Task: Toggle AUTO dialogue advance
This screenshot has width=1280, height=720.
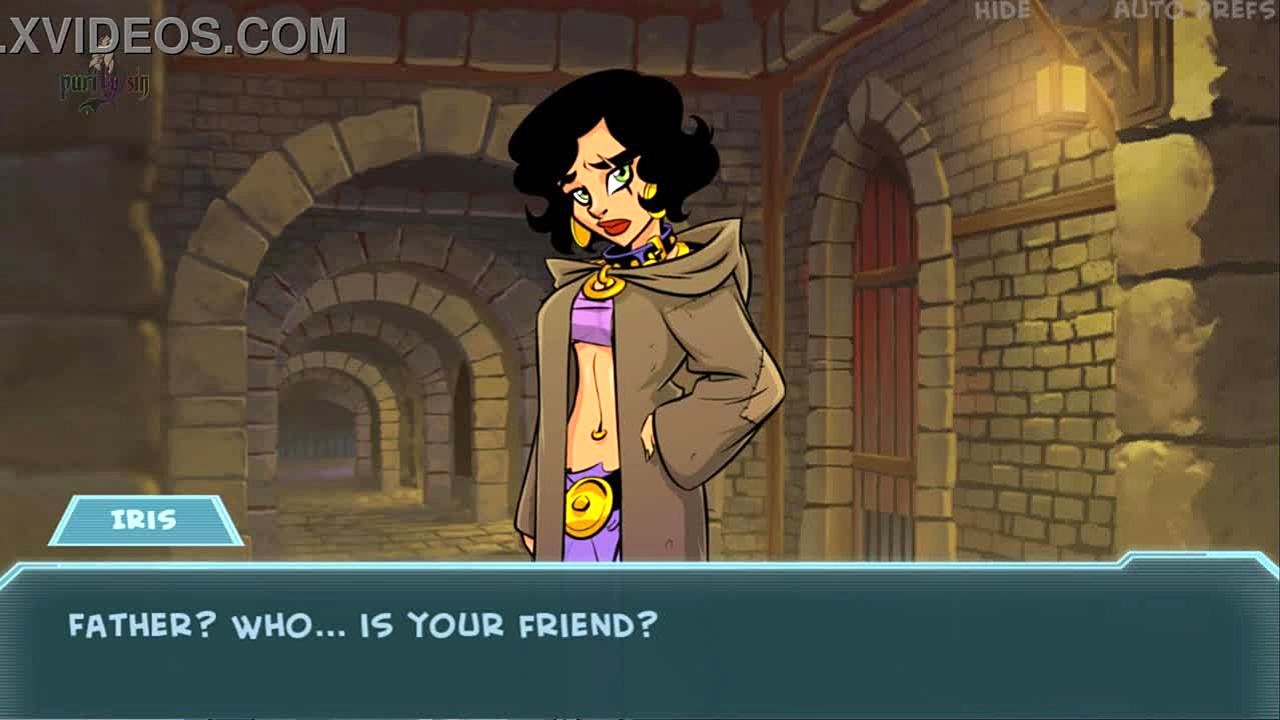Action: 1141,11
